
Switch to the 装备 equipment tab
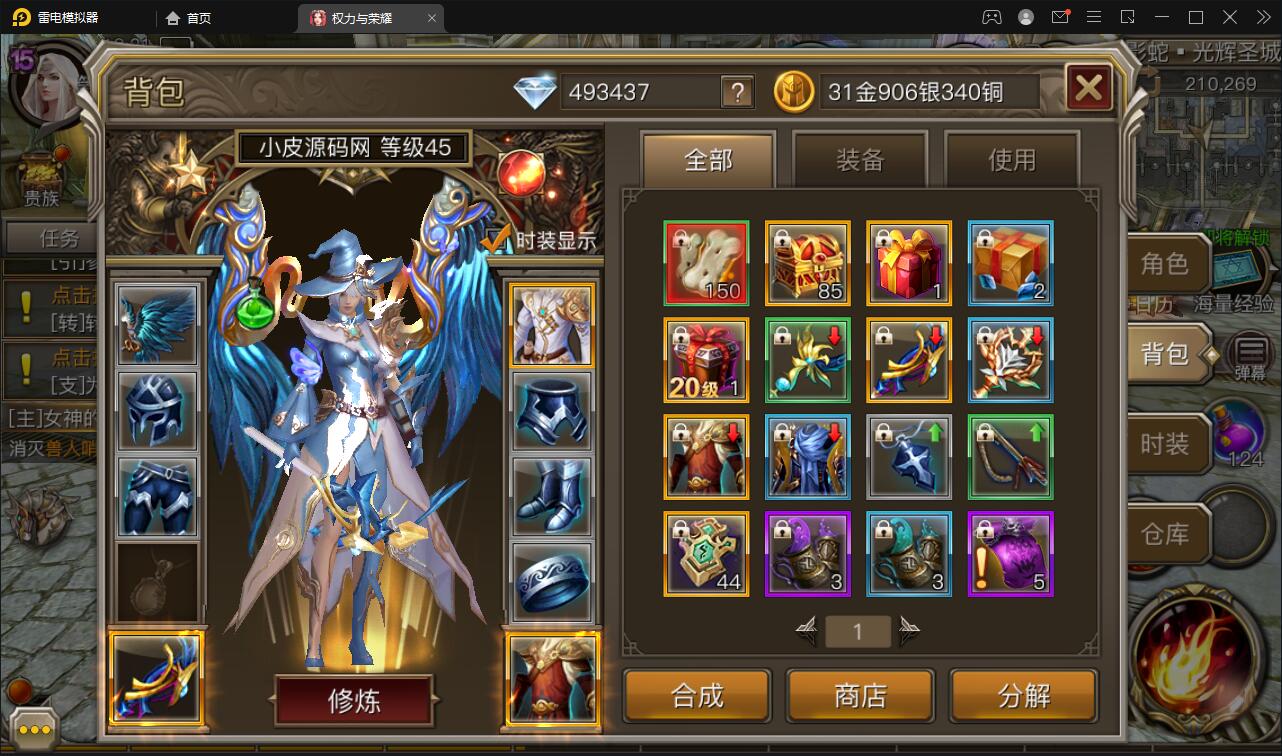(858, 160)
